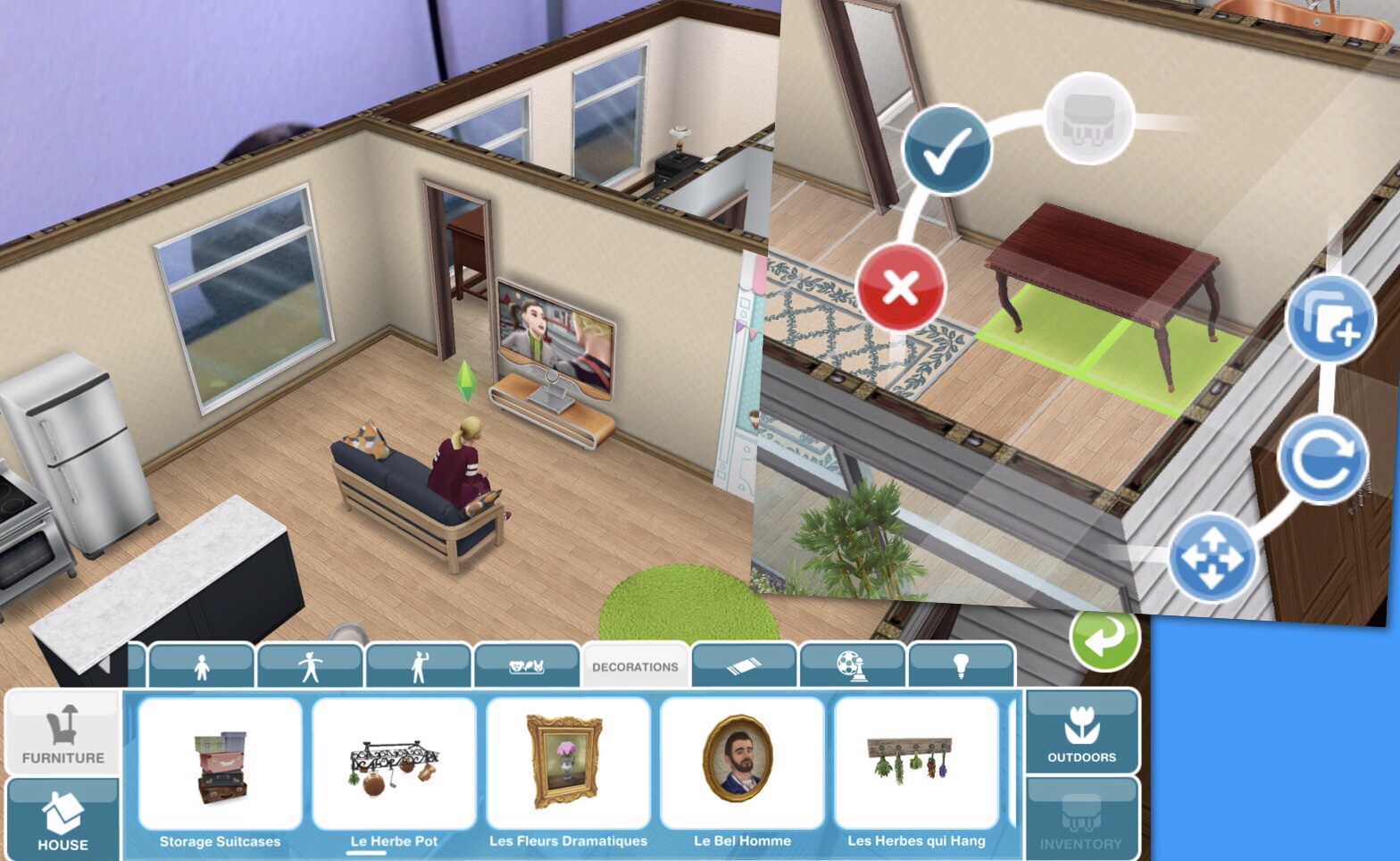Screen dimensions: 1400x861
Task: Choose the Les Fleurs Dramatiques painting
Action: click(x=569, y=764)
